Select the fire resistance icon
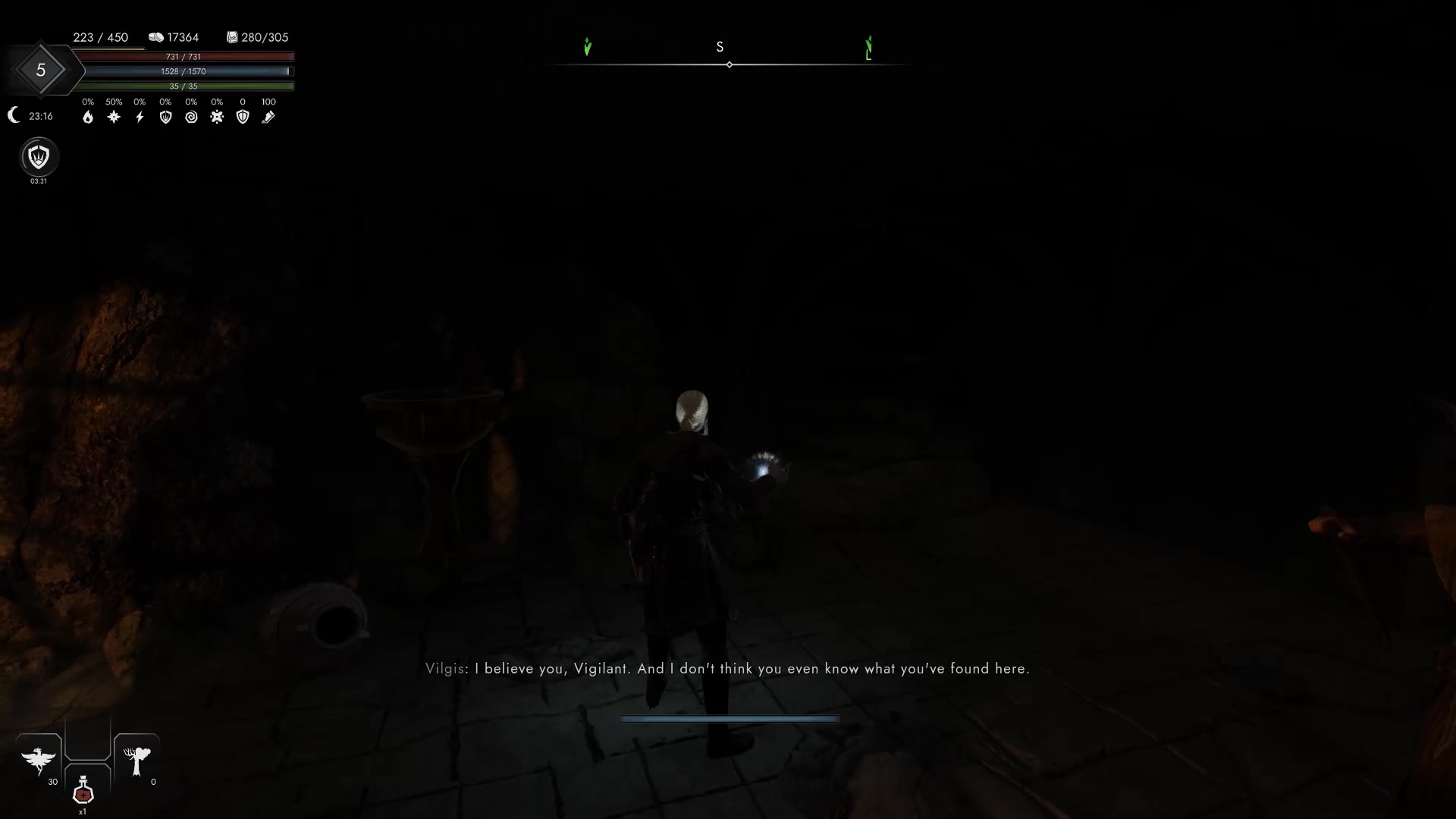The image size is (1456, 819). coord(88,117)
